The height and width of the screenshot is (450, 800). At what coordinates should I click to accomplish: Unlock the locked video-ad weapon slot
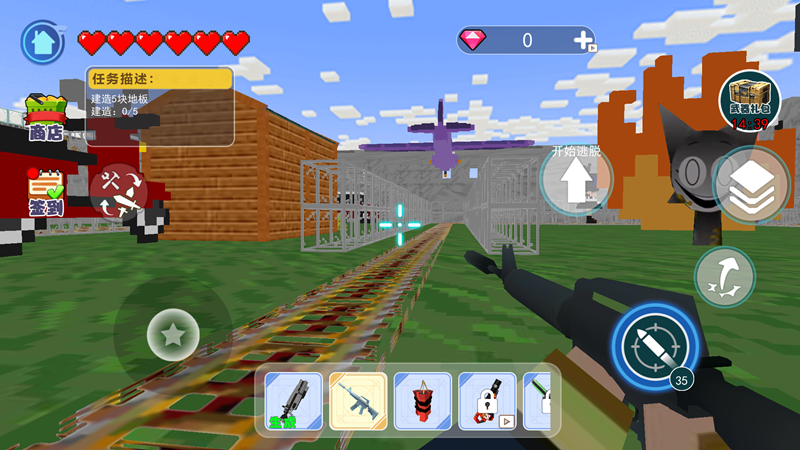[487, 402]
